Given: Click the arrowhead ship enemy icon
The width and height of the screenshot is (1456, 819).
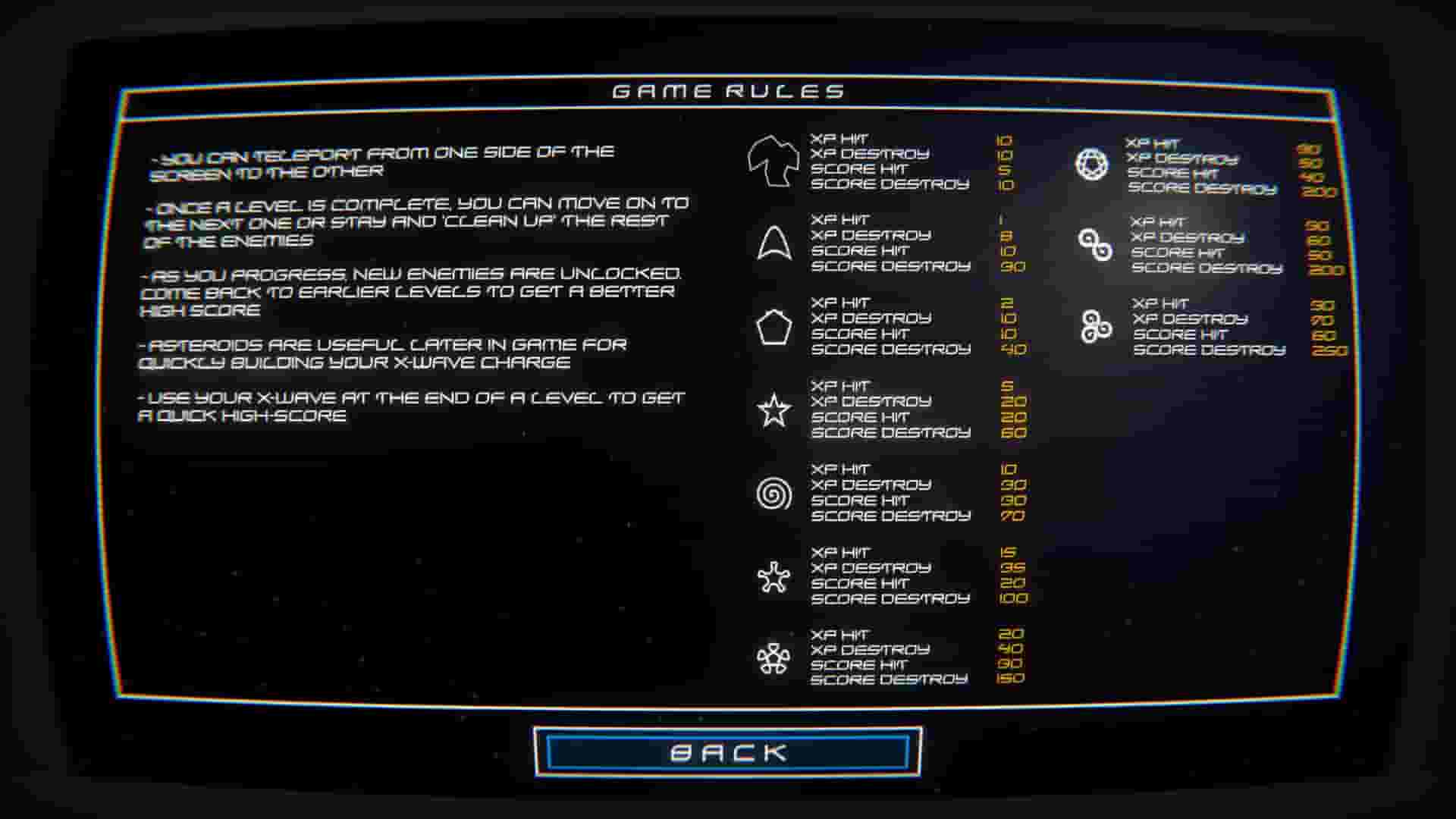Looking at the screenshot, I should pyautogui.click(x=774, y=243).
